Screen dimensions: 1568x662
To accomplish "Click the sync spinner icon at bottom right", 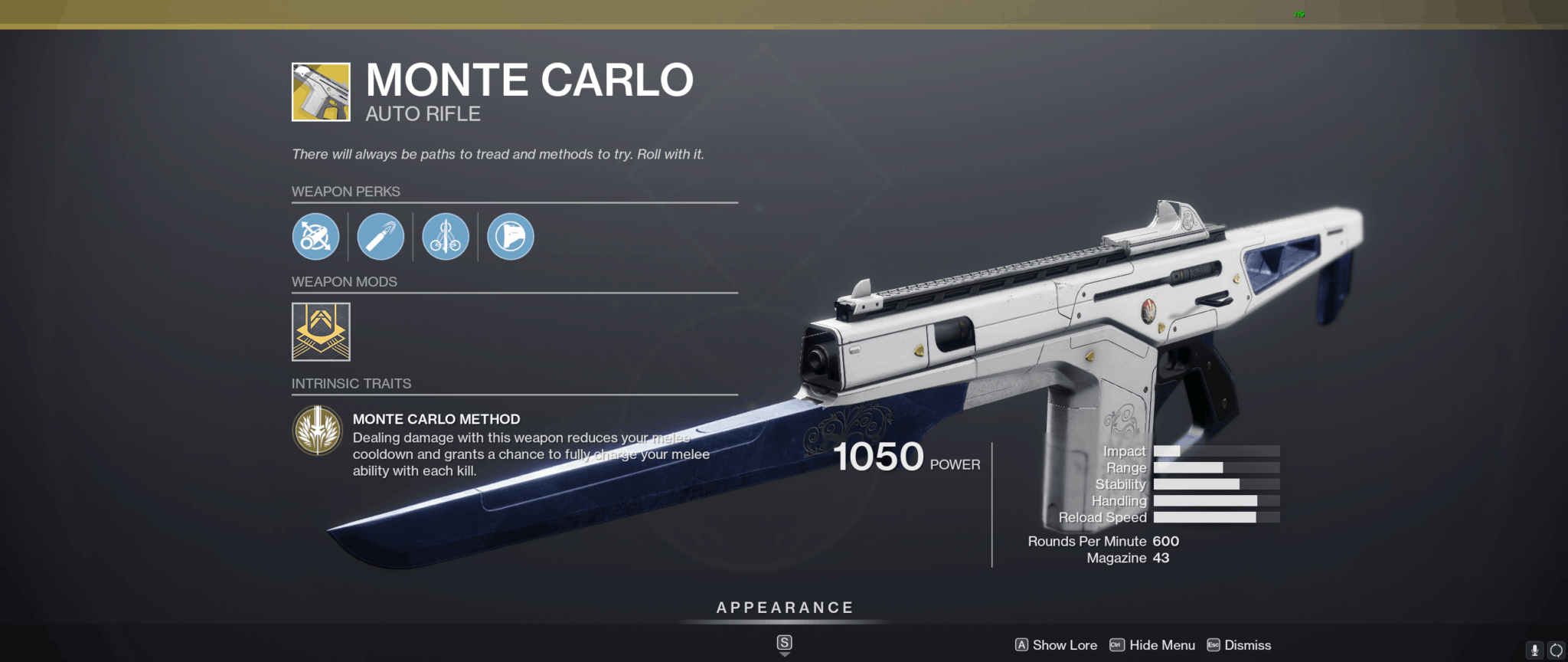I will pos(1558,648).
